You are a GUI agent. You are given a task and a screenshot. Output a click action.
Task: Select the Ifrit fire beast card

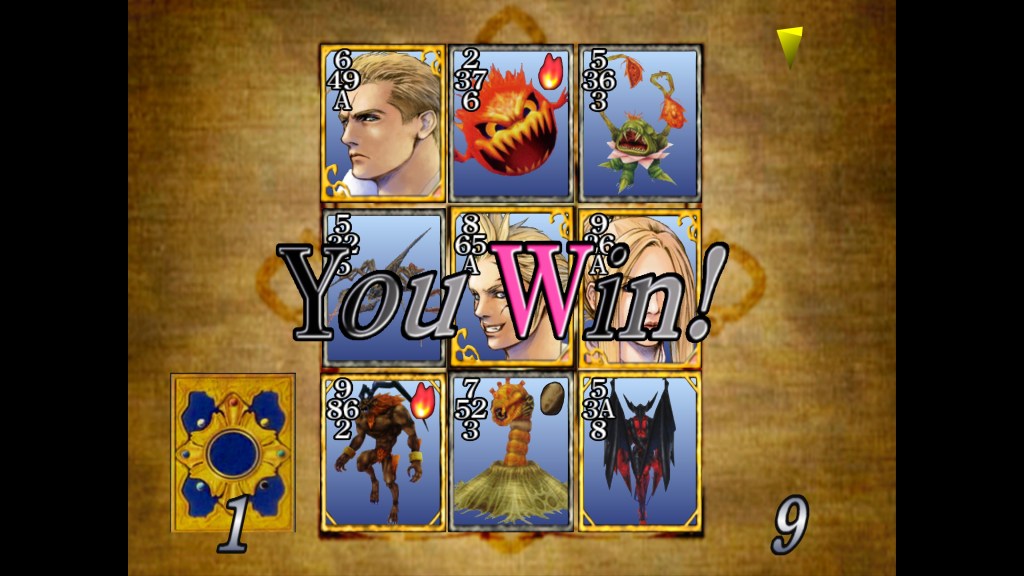click(x=383, y=450)
